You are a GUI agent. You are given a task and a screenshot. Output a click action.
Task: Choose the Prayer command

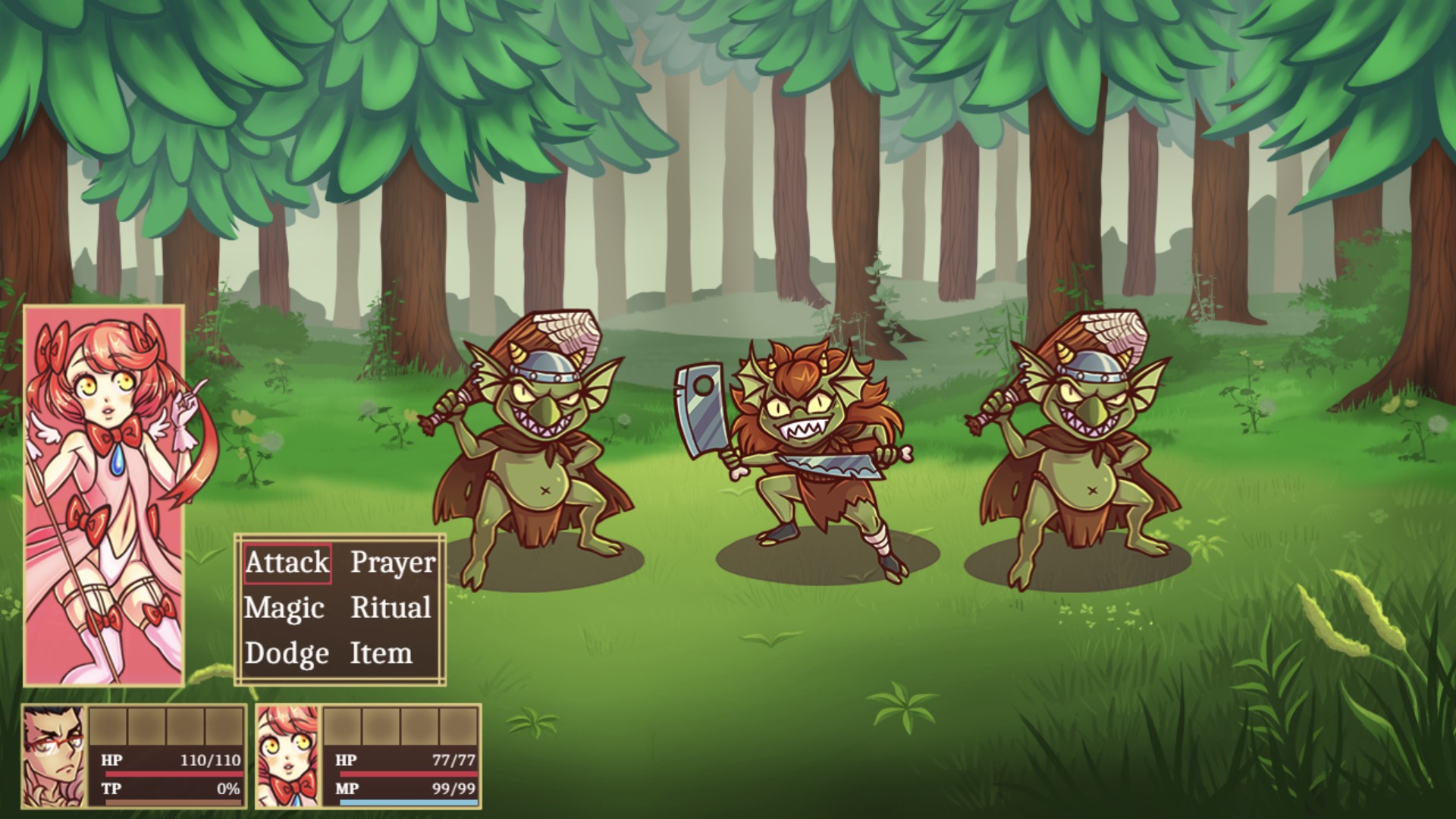point(393,563)
